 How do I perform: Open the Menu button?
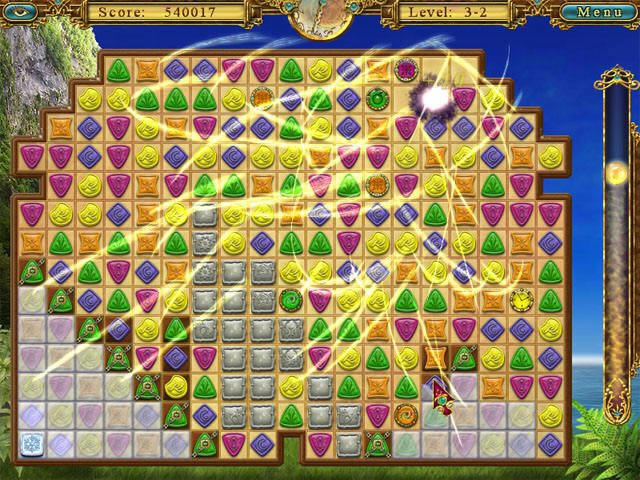[x=599, y=12]
